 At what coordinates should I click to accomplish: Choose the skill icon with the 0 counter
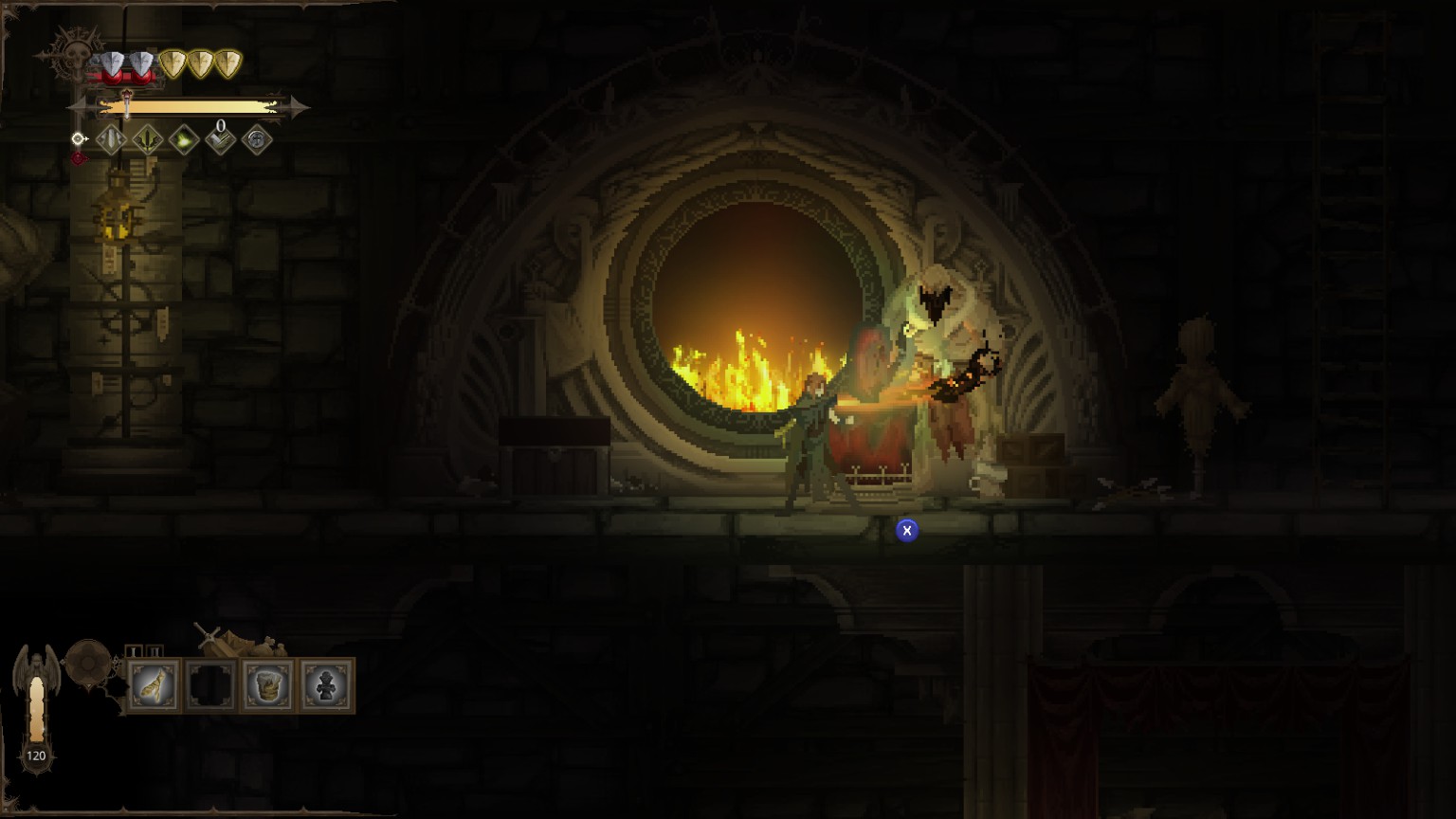click(x=220, y=141)
